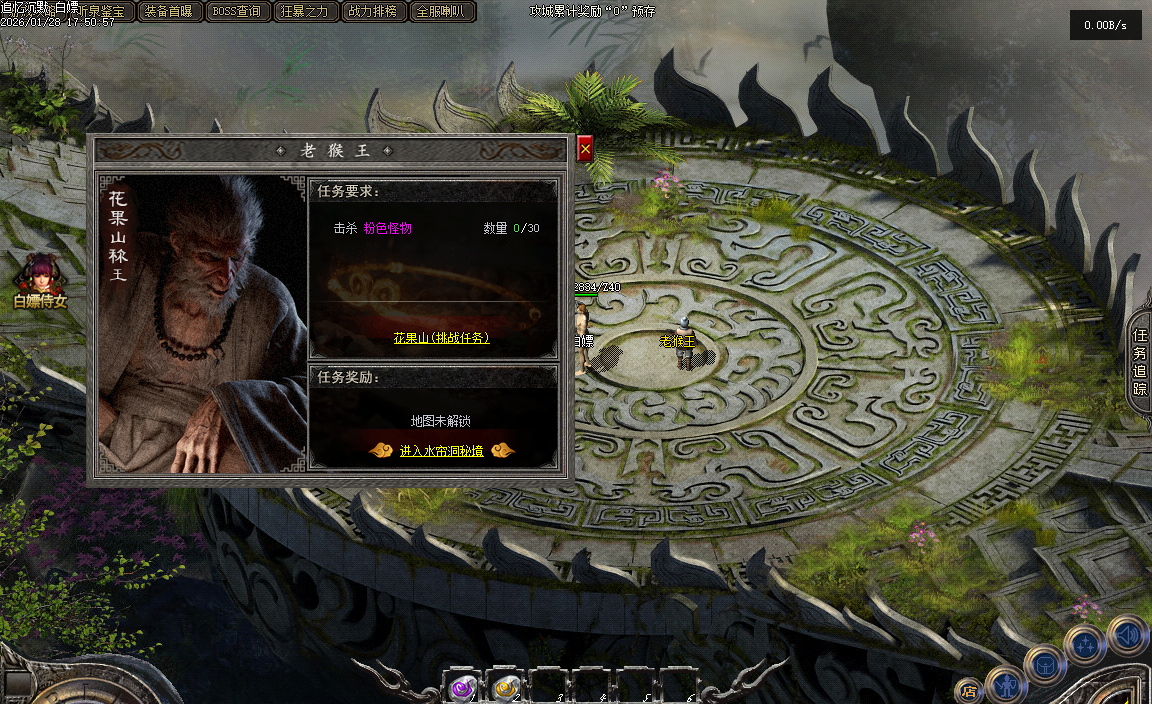Open the BOSS查询 menu
This screenshot has height=704, width=1152.
[x=237, y=12]
